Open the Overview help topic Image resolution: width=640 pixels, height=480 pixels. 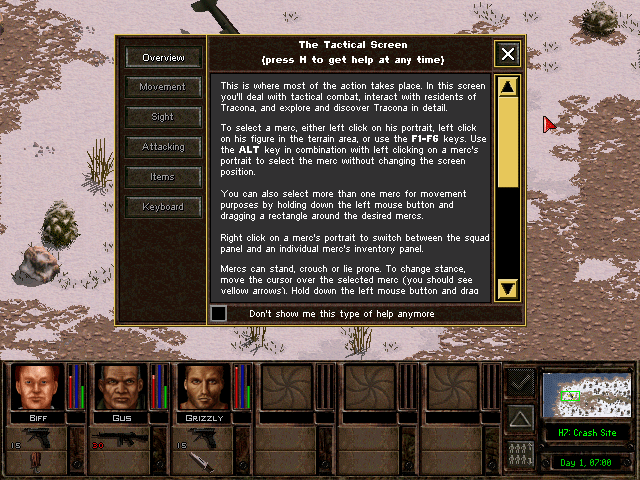(x=163, y=58)
